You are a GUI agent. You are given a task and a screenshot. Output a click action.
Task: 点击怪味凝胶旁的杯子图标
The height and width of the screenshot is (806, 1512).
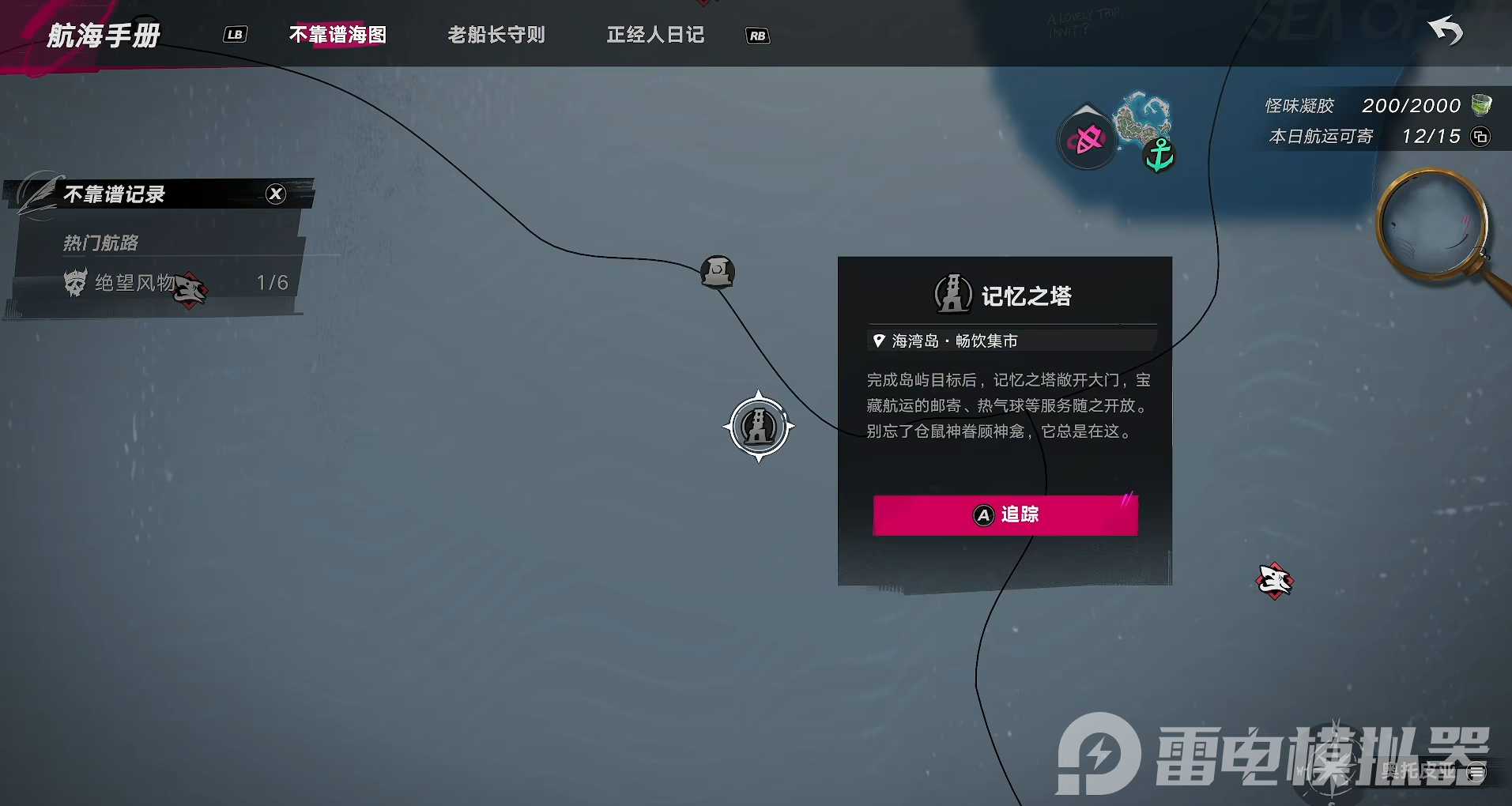[1482, 104]
